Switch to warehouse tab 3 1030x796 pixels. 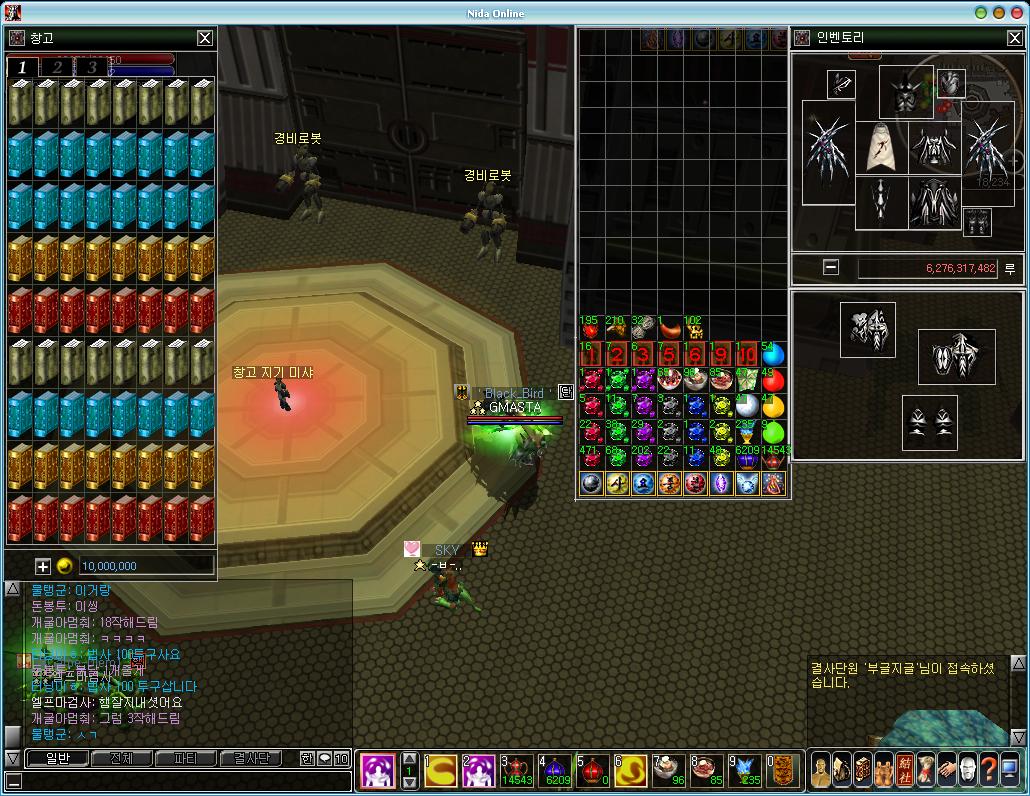click(92, 67)
